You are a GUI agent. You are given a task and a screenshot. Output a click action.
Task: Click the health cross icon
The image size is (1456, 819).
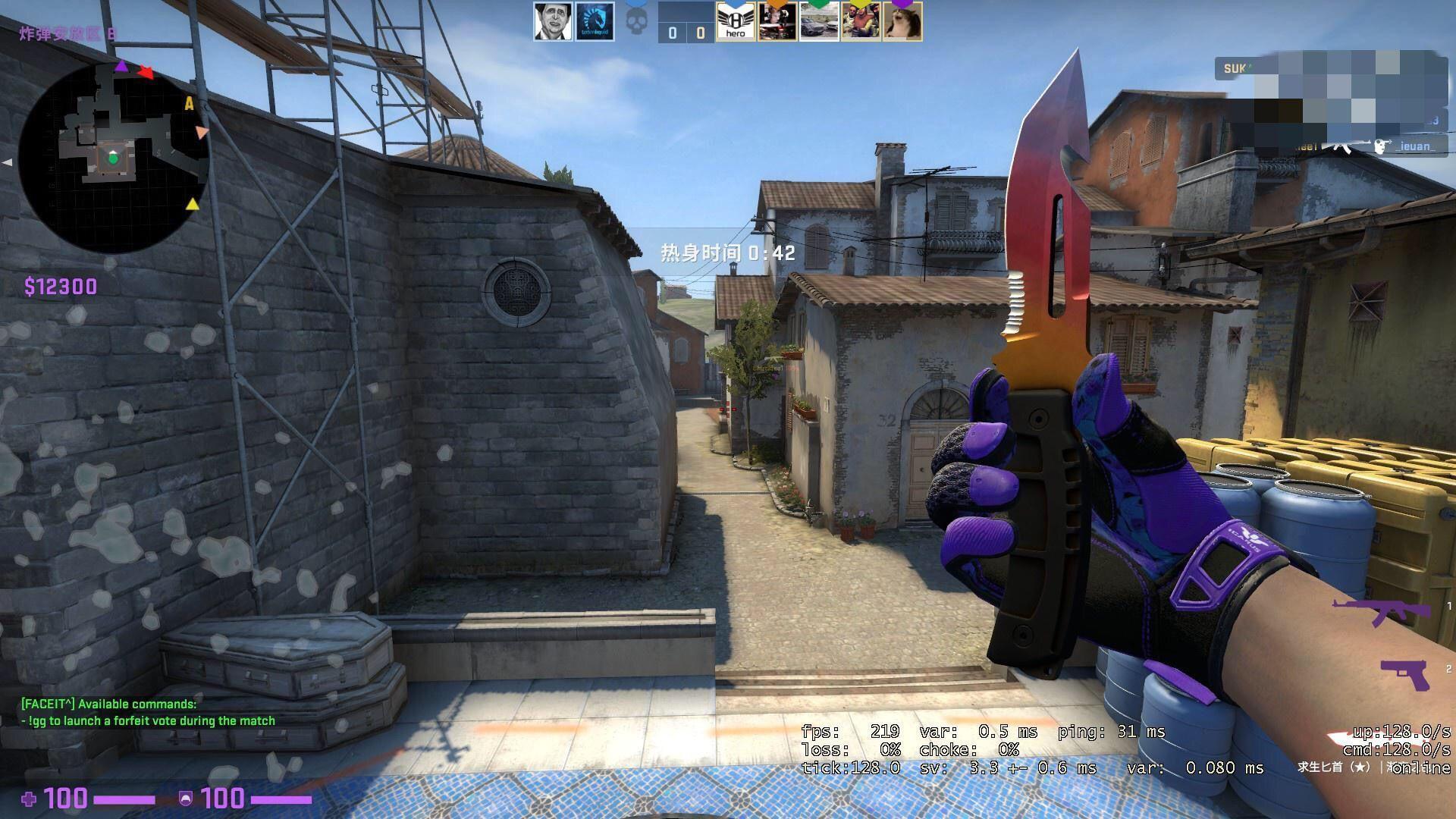[x=30, y=798]
